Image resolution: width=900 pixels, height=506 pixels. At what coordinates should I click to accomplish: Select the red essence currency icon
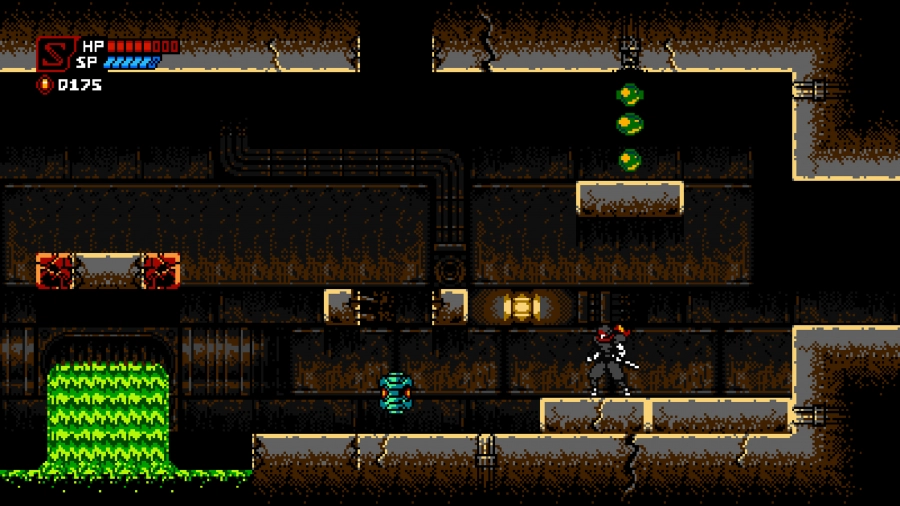coord(44,85)
